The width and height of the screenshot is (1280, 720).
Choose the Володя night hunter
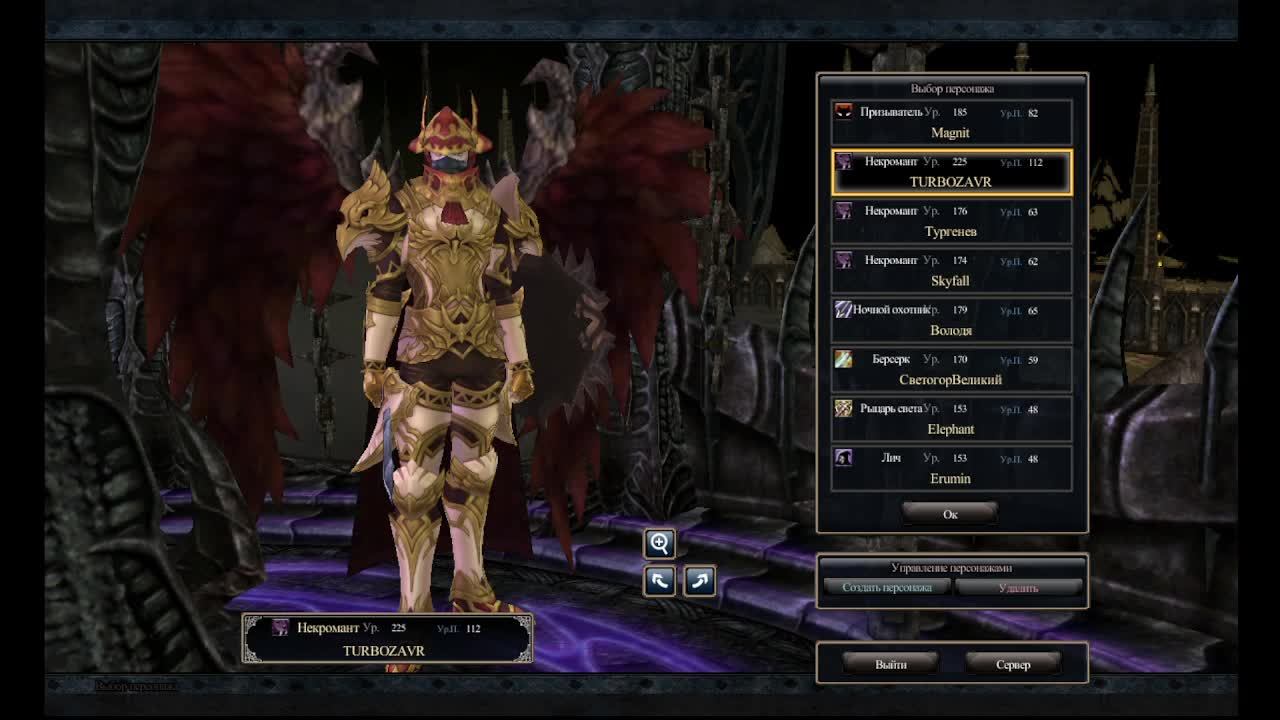(951, 320)
